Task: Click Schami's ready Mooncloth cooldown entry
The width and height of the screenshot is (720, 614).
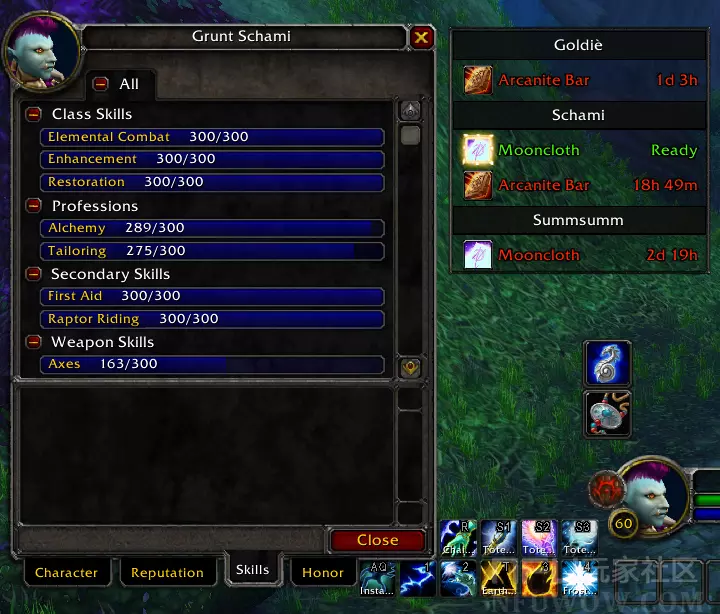Action: (579, 150)
